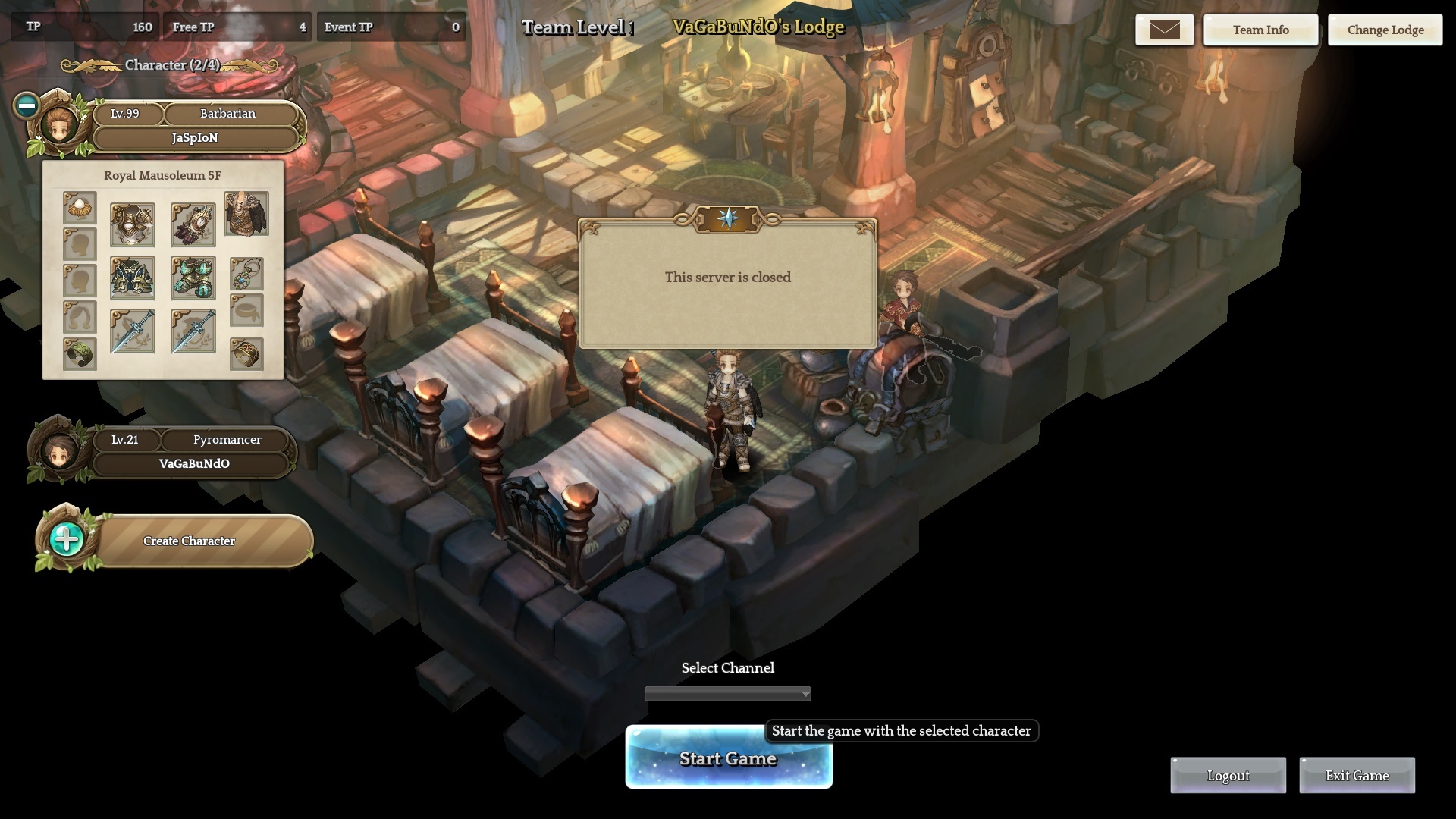This screenshot has height=819, width=1456.
Task: Open the Team Info panel
Action: pos(1260,30)
